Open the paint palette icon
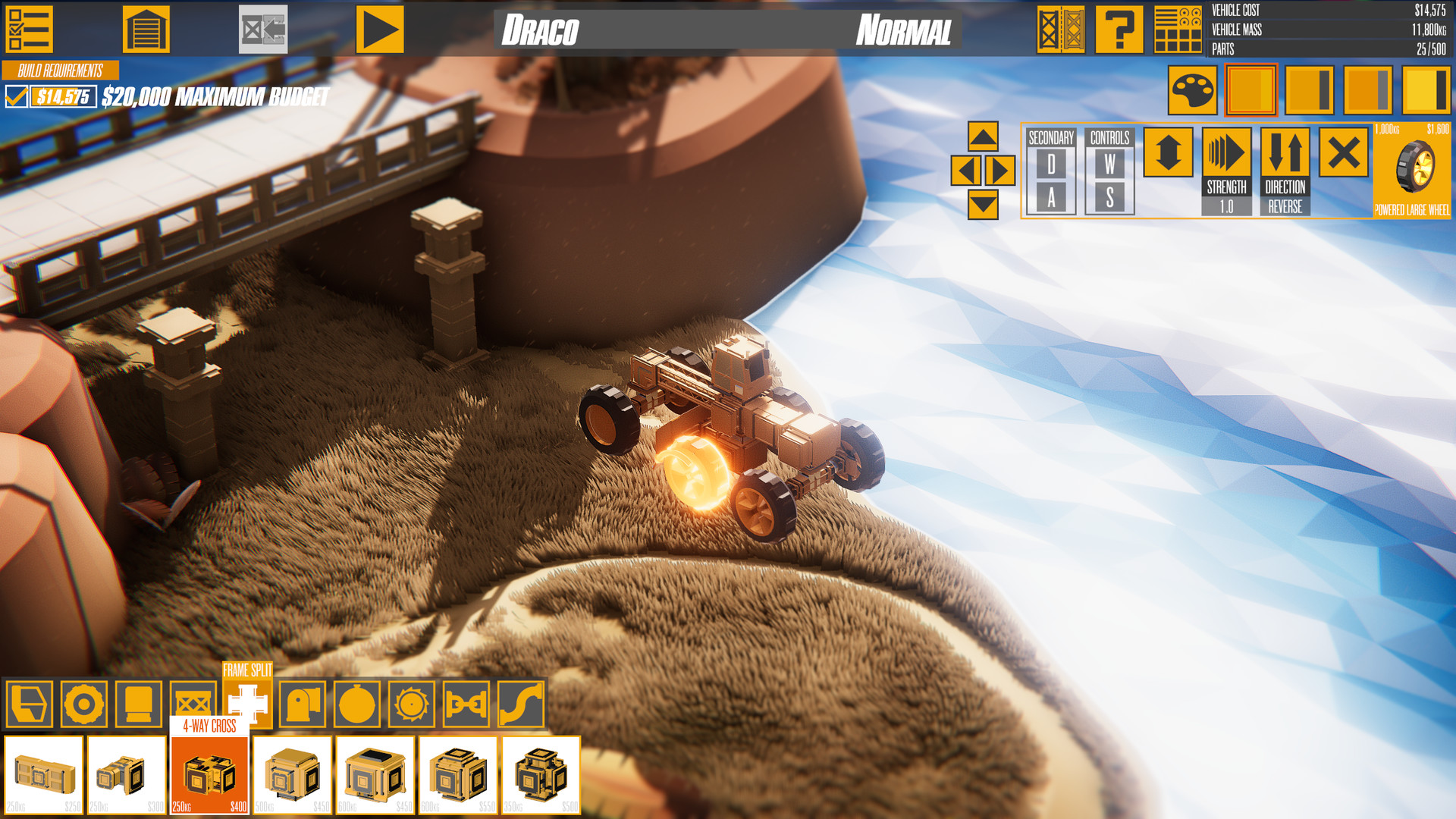This screenshot has width=1456, height=819. [x=1194, y=86]
